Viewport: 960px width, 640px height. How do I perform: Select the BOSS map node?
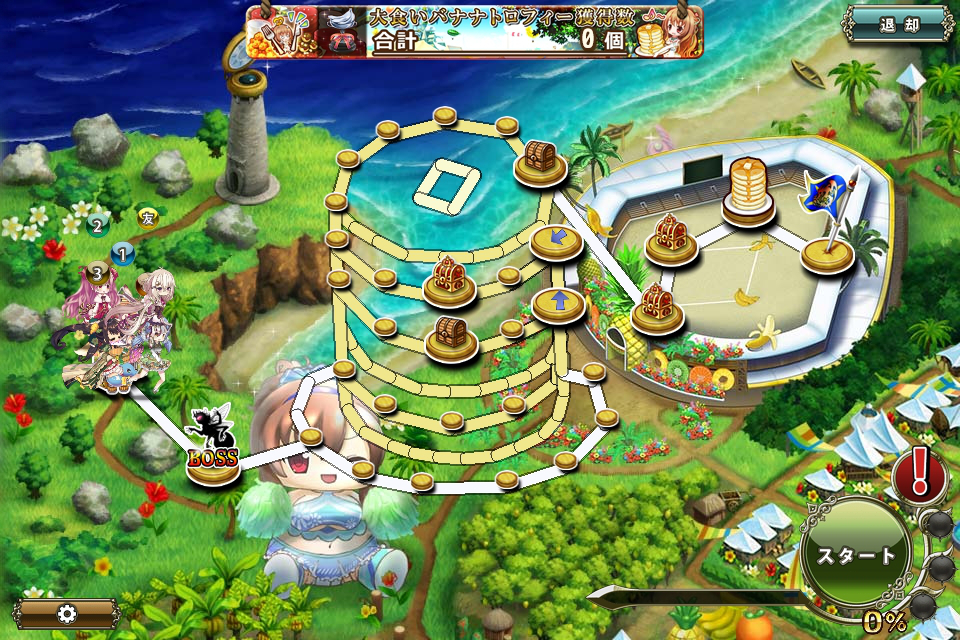point(213,458)
